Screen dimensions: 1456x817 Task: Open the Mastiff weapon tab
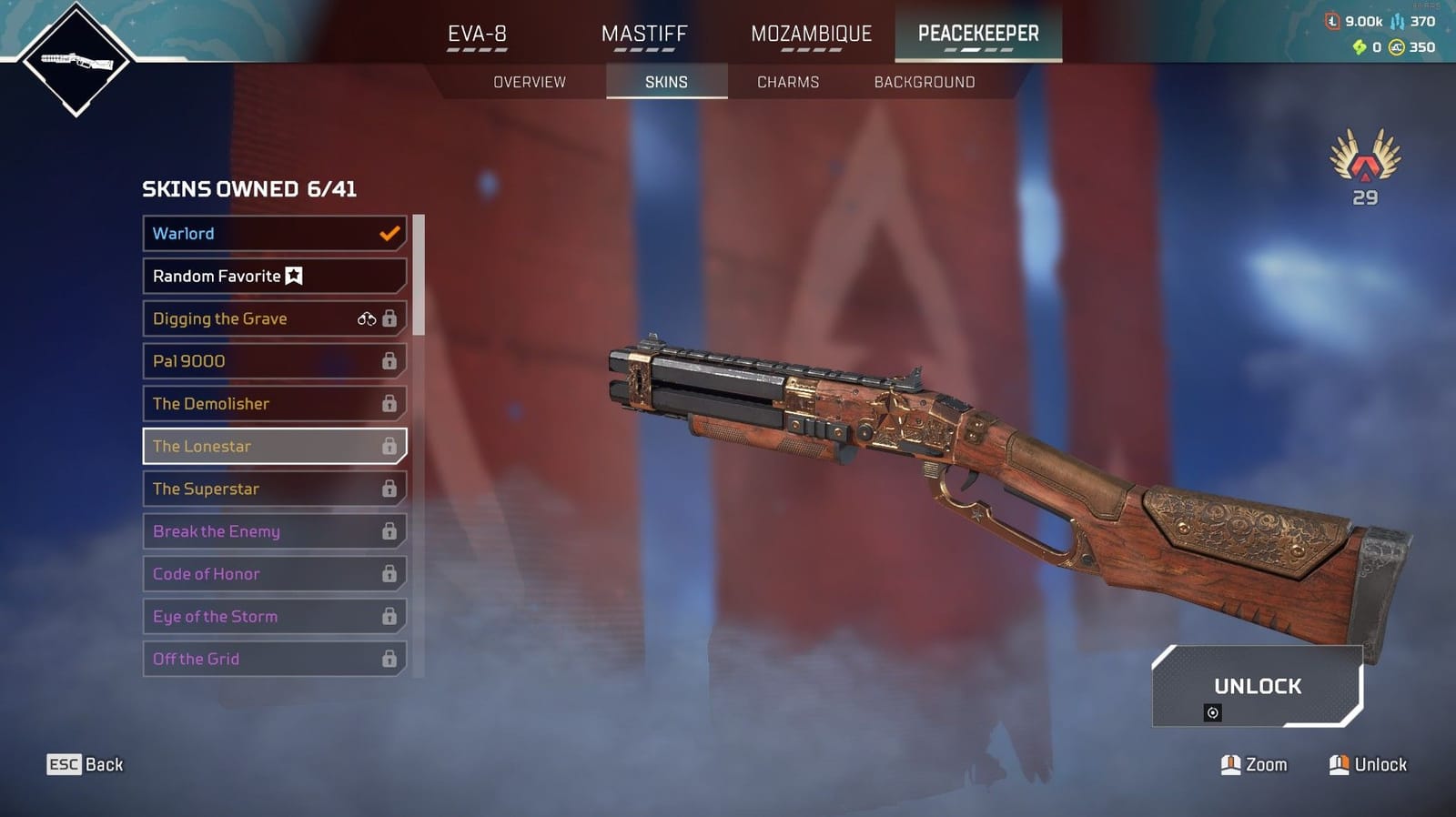point(643,34)
